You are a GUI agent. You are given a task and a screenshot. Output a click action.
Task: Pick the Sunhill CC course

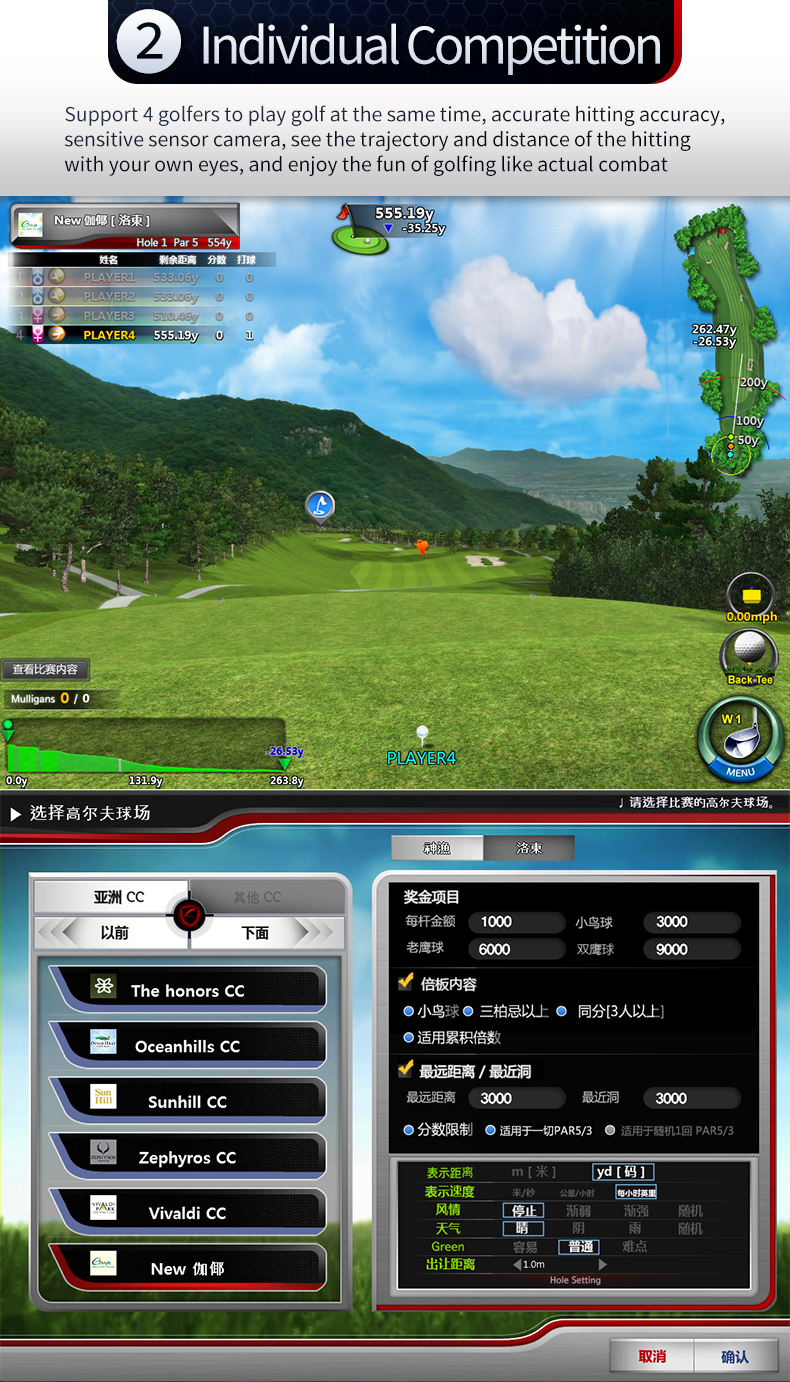point(187,1101)
